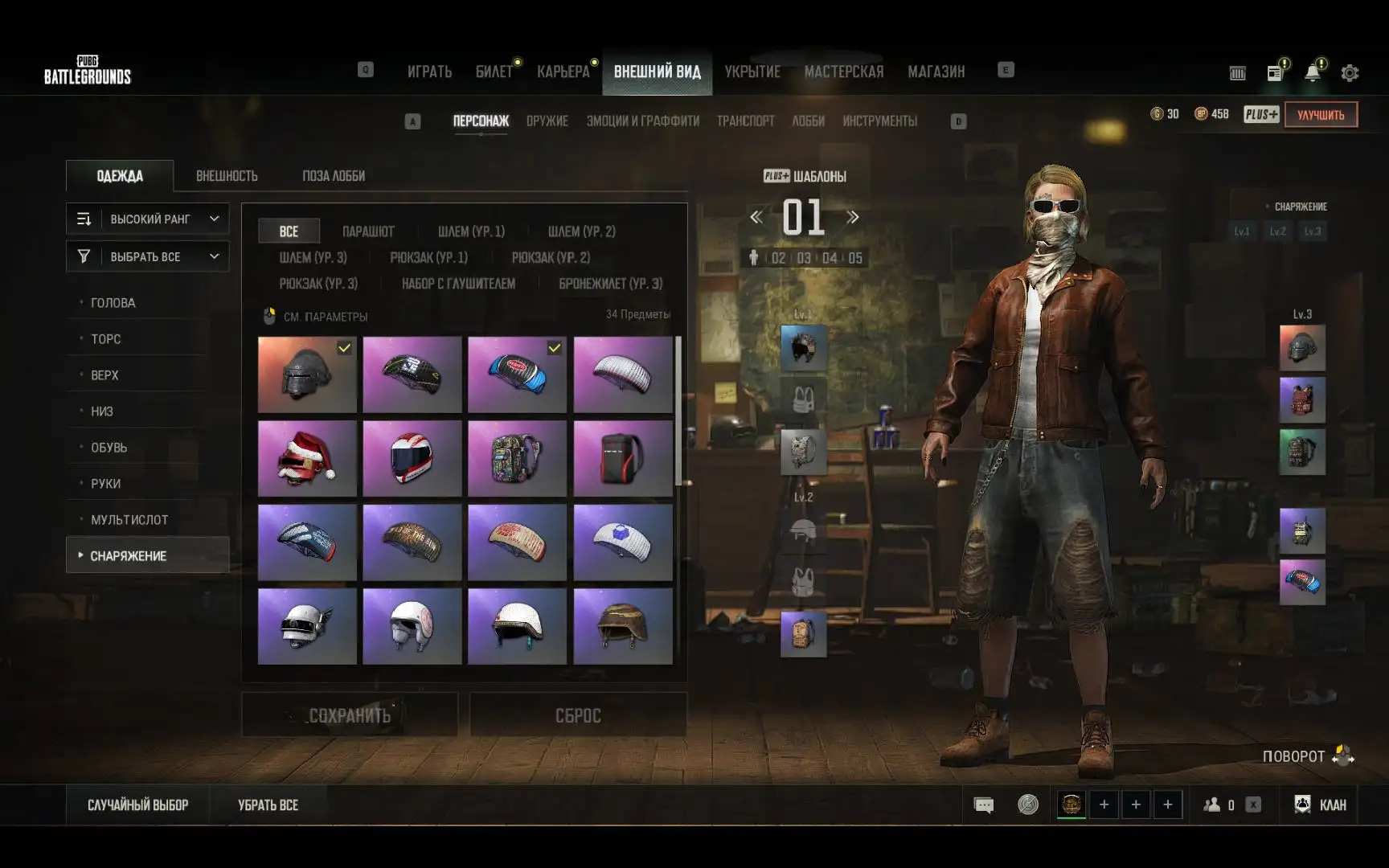Filter by БРОНЕЖИЛЕТ (УР. 3)
The width and height of the screenshot is (1389, 868).
tap(610, 284)
